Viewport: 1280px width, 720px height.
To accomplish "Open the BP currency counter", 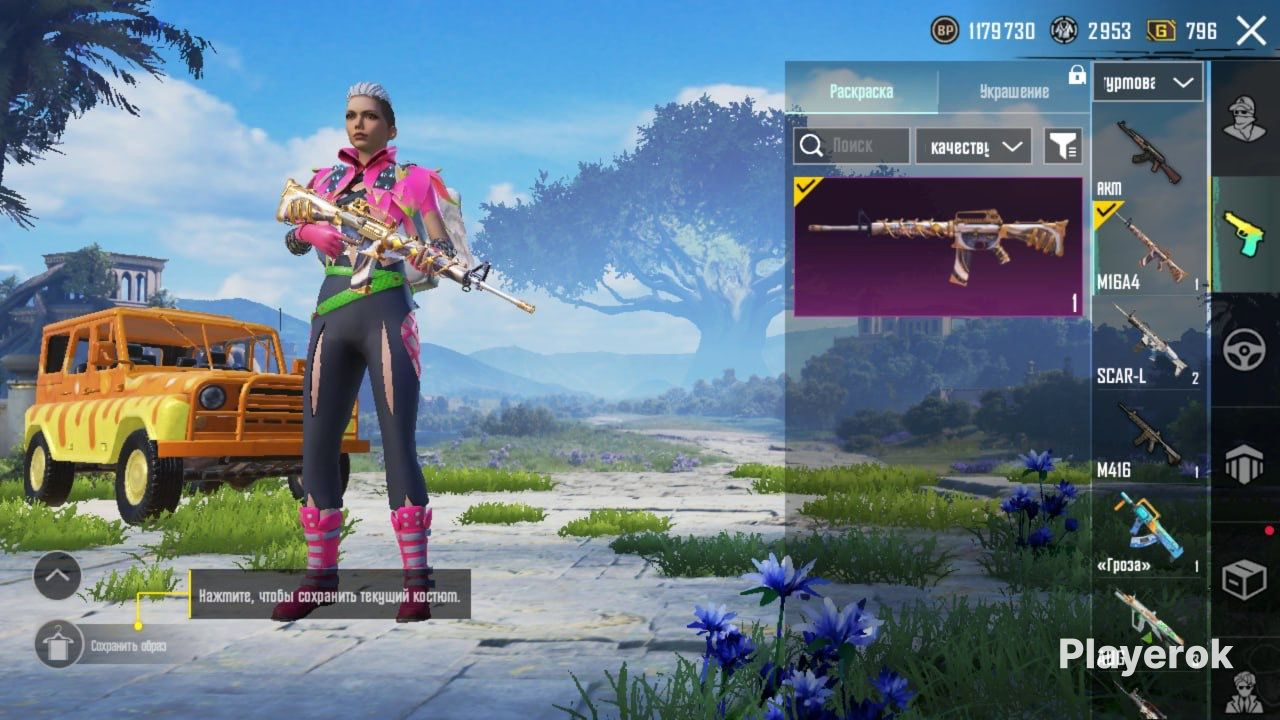I will (983, 31).
